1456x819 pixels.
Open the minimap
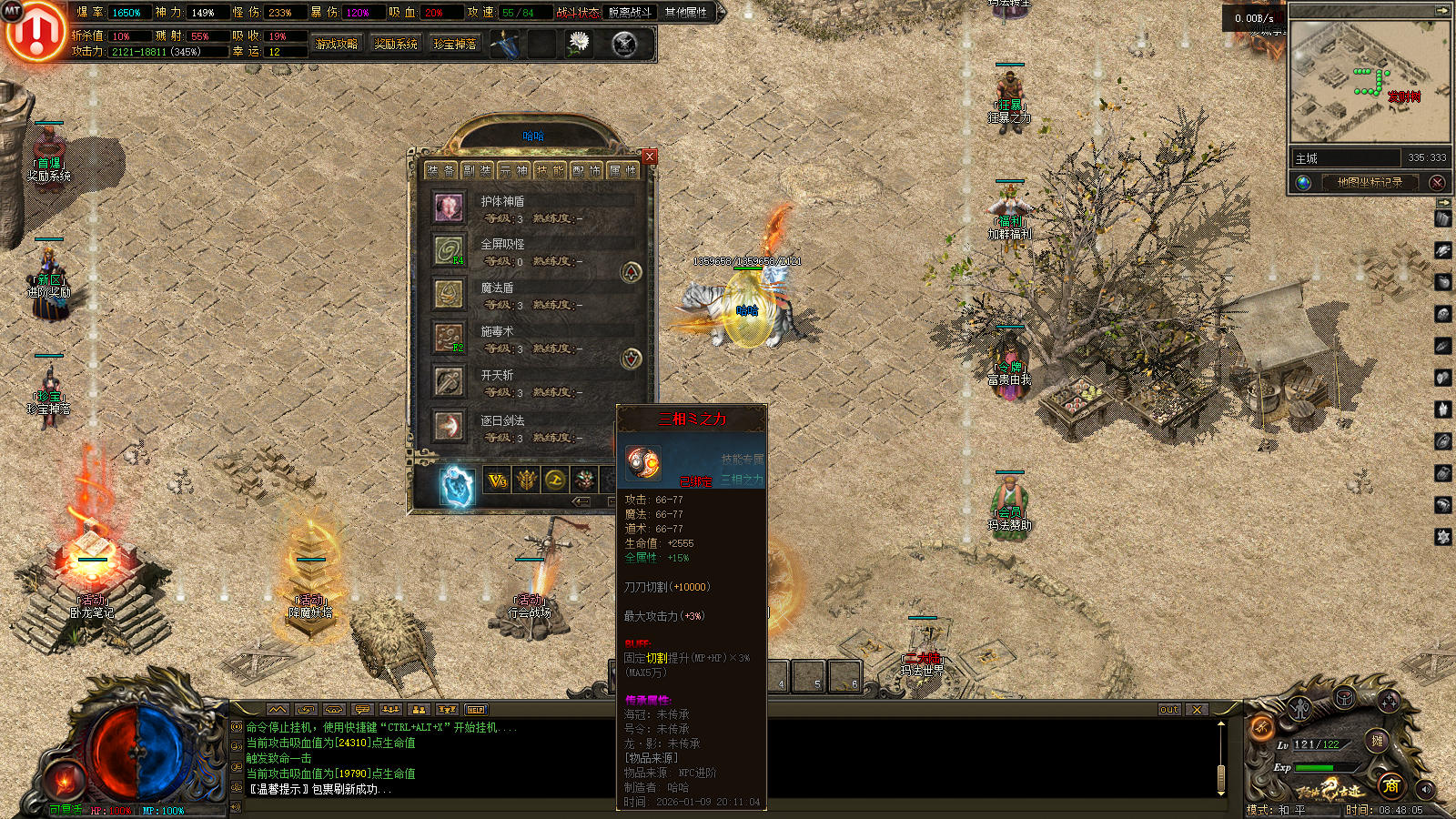point(1370,82)
